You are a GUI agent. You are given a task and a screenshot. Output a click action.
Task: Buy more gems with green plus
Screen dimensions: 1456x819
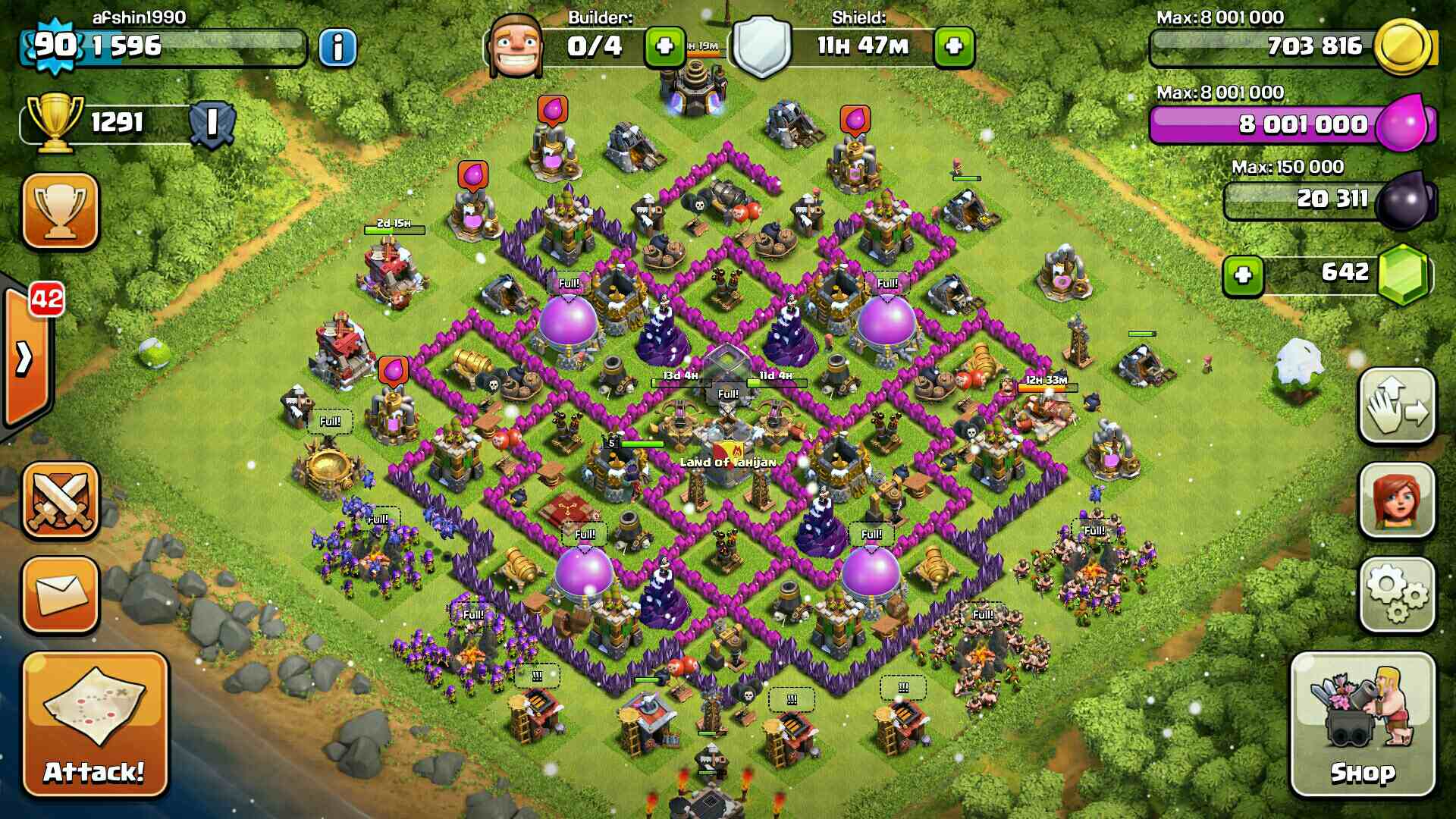click(x=1242, y=275)
